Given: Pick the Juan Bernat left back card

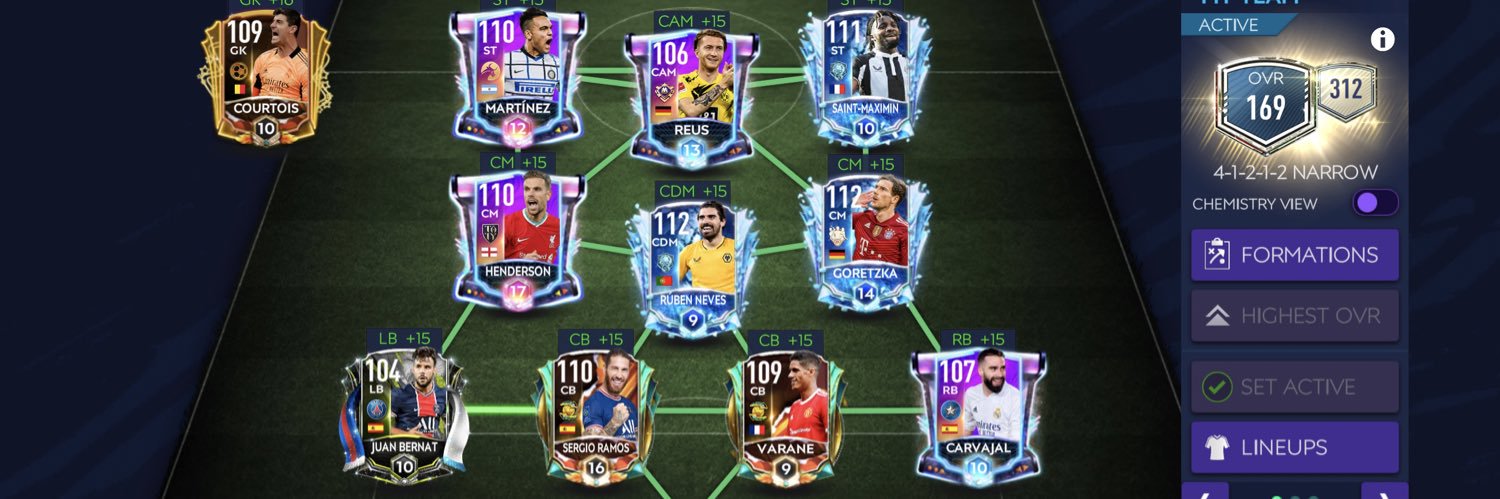Looking at the screenshot, I should coord(404,412).
